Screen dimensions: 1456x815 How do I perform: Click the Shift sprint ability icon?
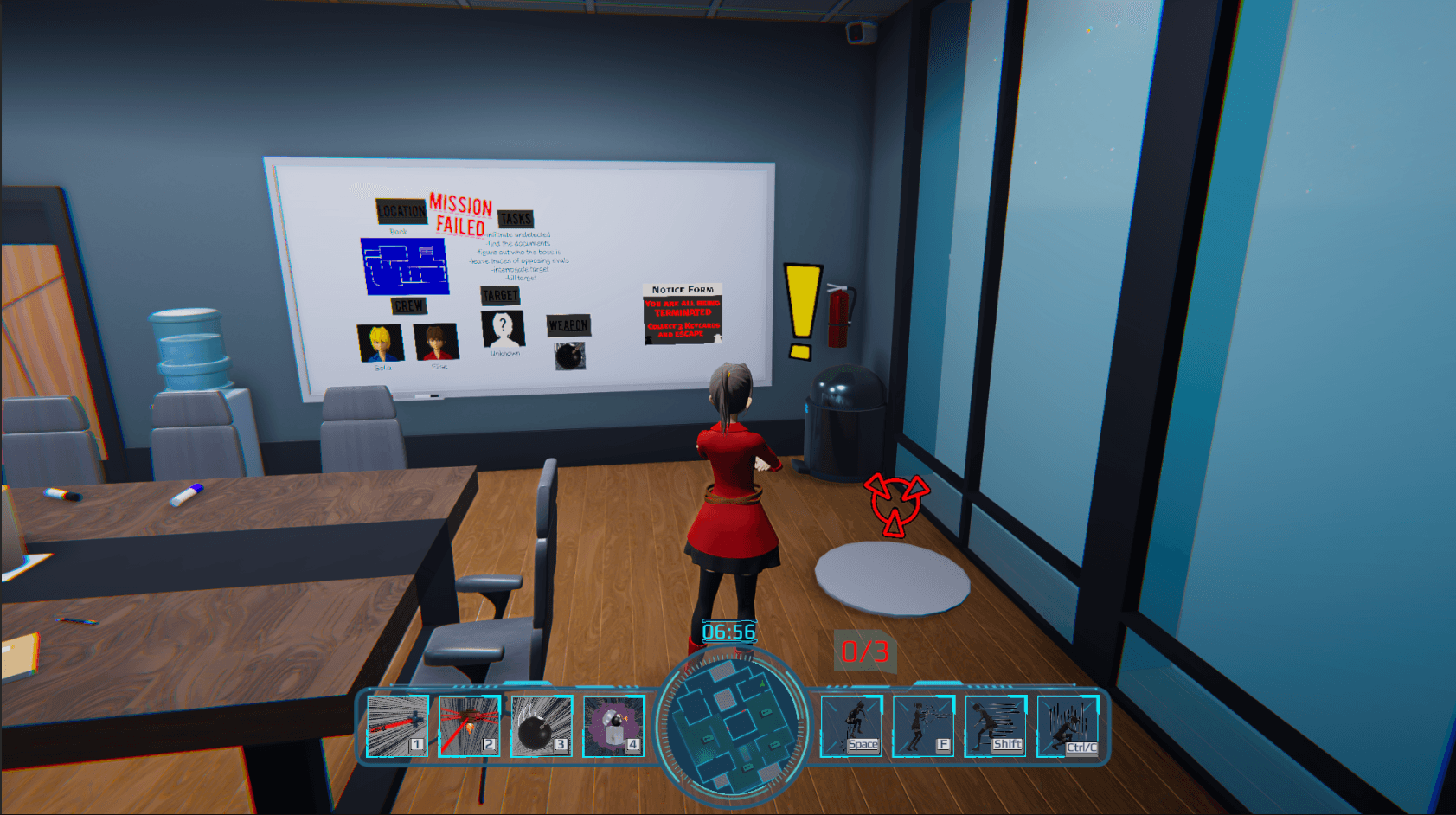(x=993, y=723)
